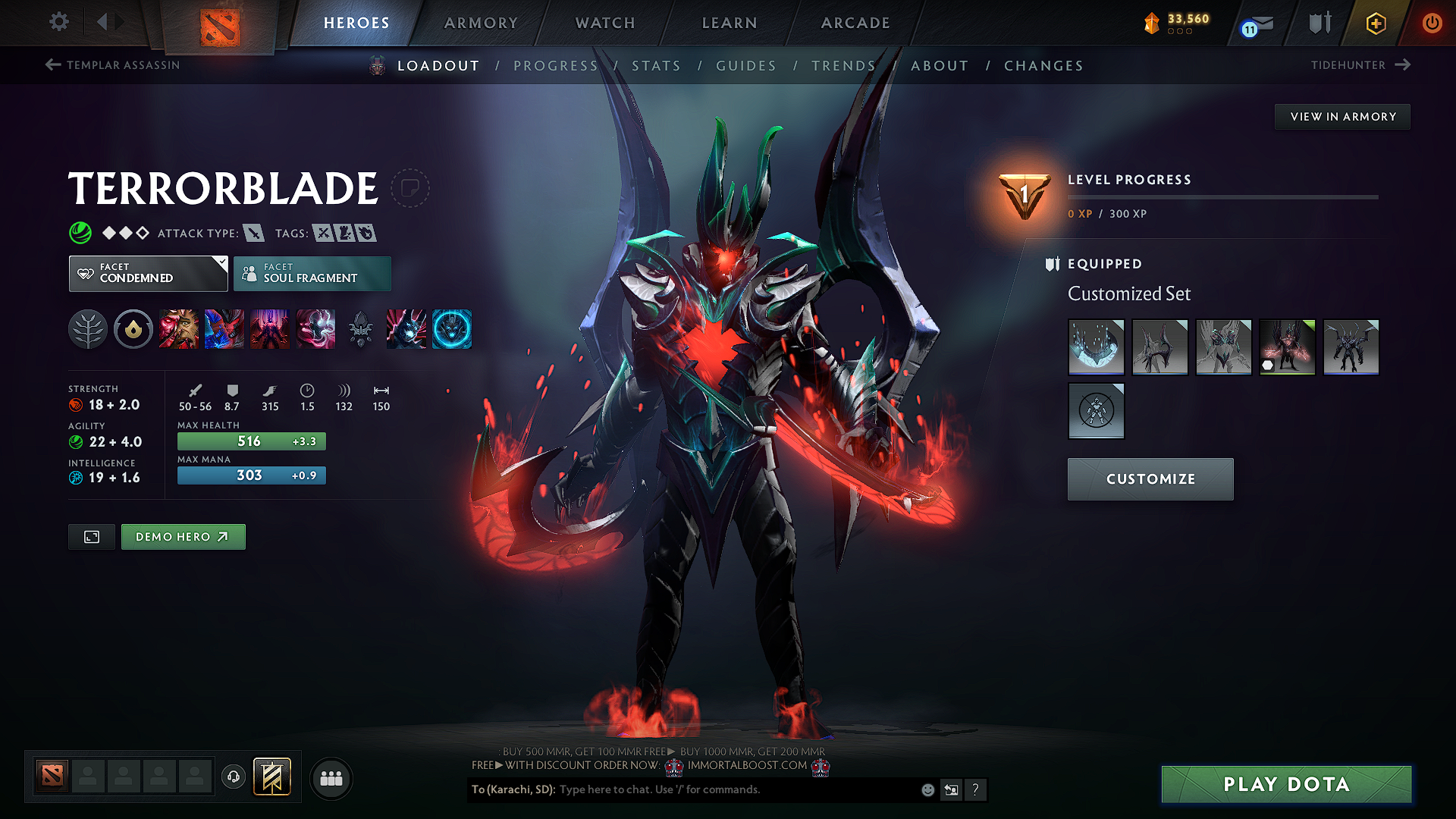Image resolution: width=1456 pixels, height=819 pixels.
Task: Click the Sunder ability icon
Action: [315, 328]
